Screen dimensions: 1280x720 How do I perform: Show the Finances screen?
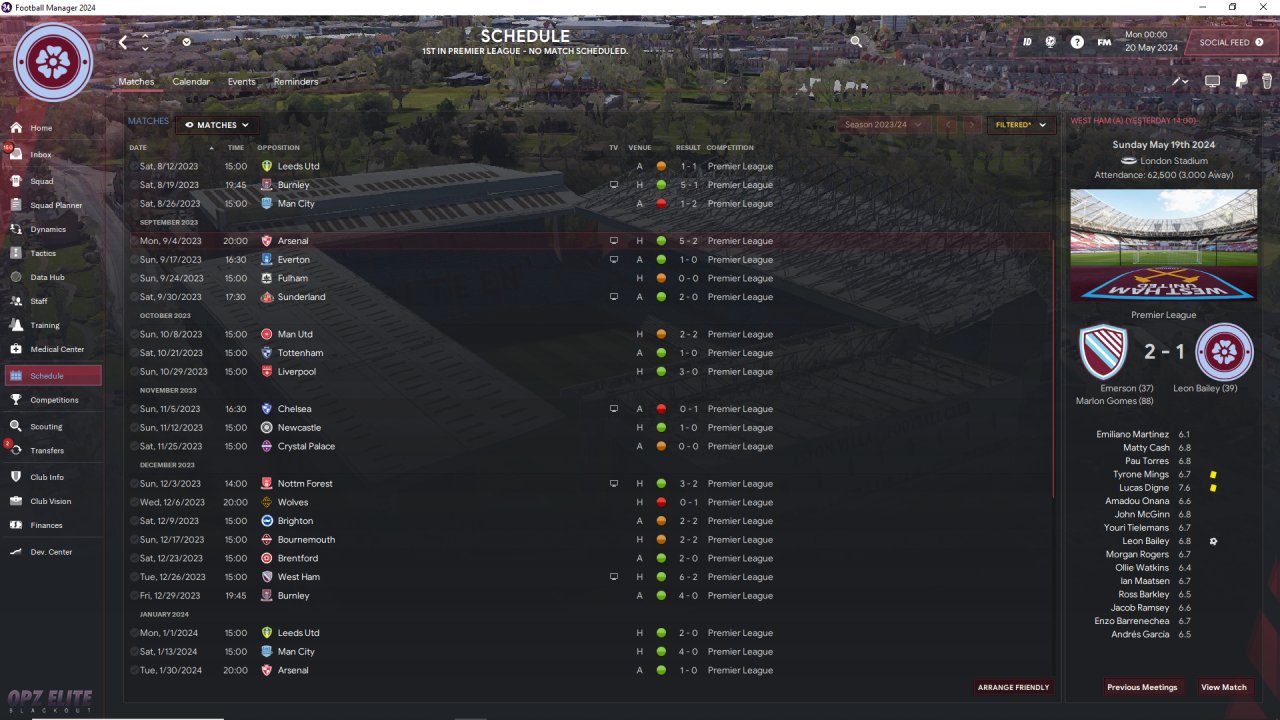click(x=46, y=525)
